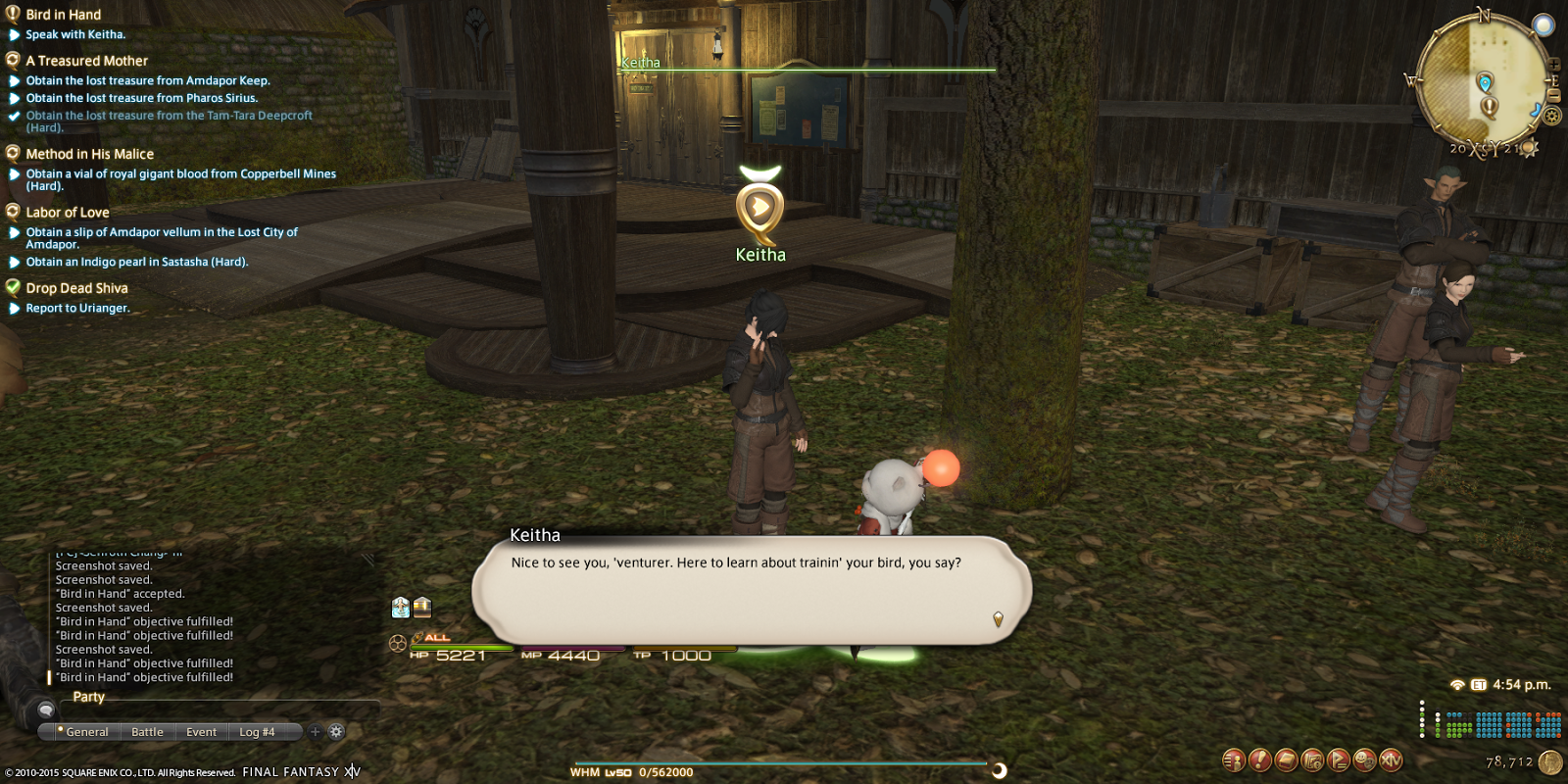Screen dimensions: 1568x784
Task: Open the chat log settings gear
Action: click(x=336, y=731)
